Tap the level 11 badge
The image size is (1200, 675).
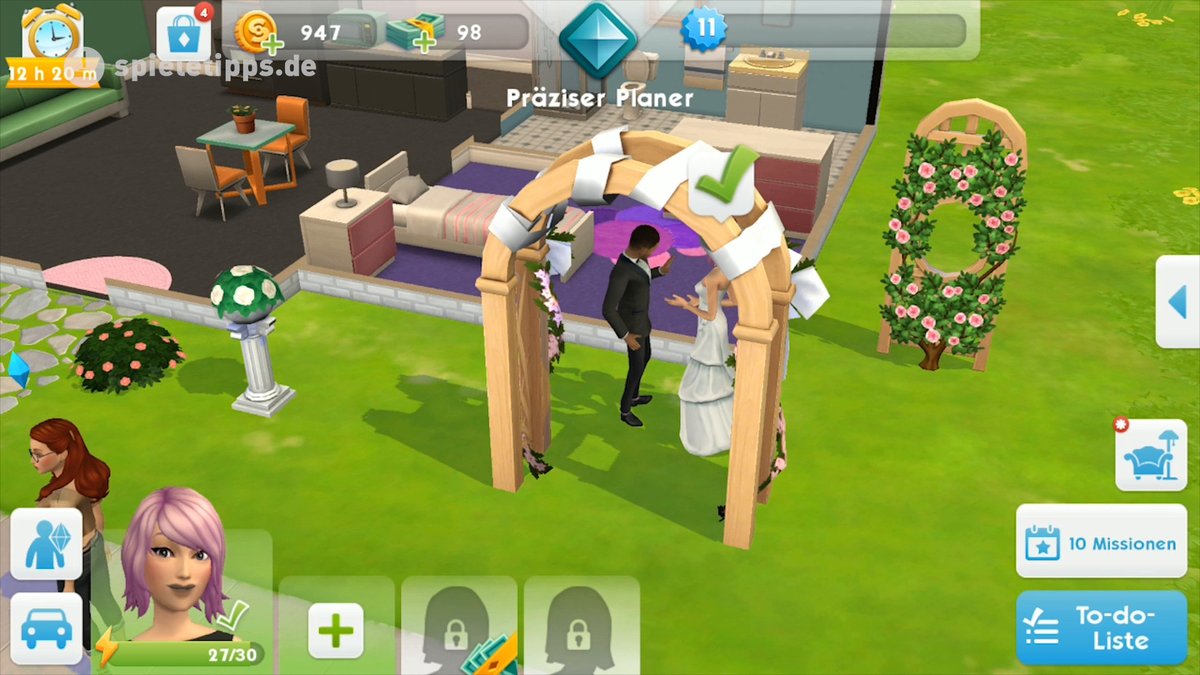click(706, 28)
